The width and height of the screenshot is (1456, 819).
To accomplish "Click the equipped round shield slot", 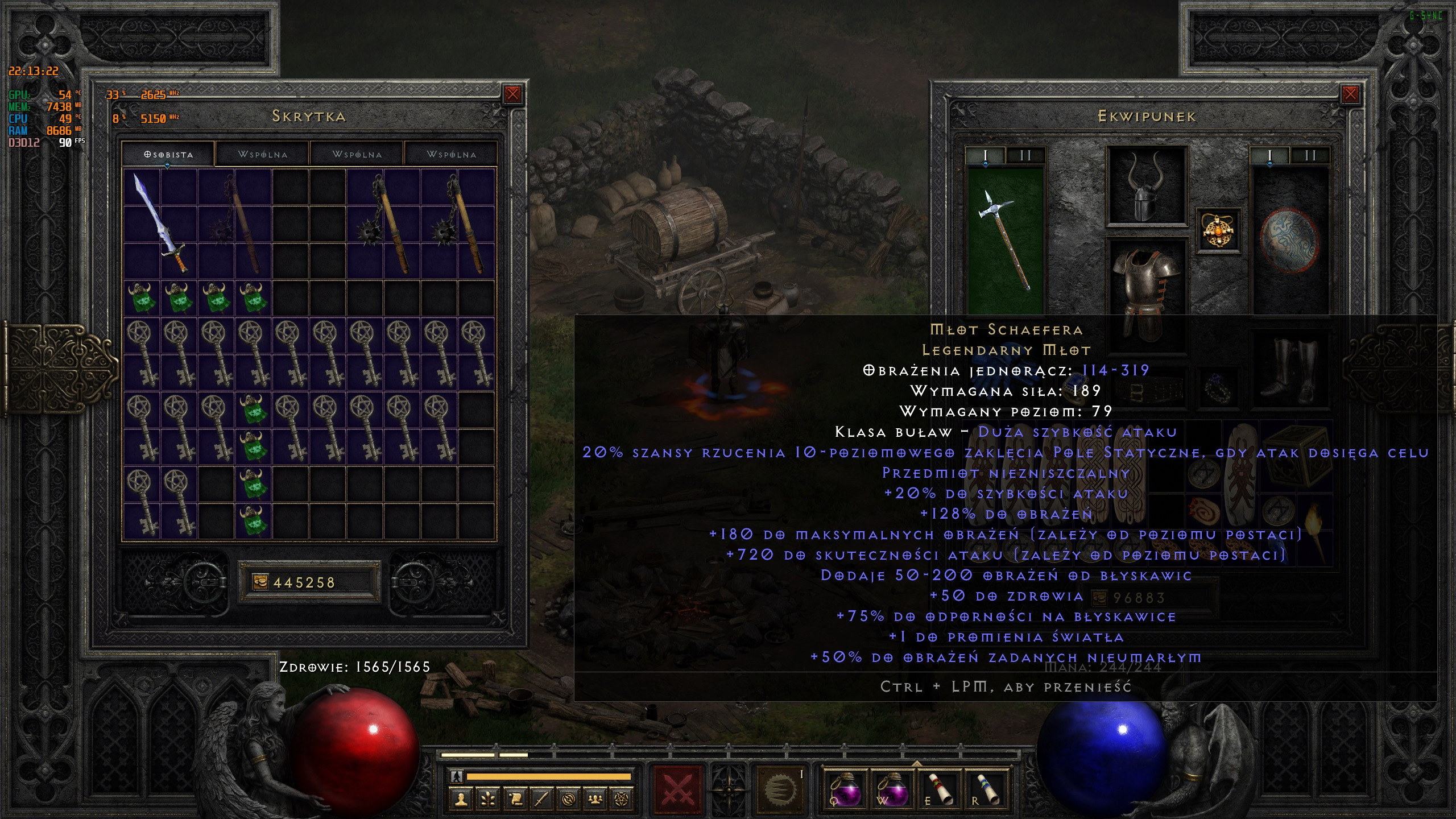I will (1290, 239).
